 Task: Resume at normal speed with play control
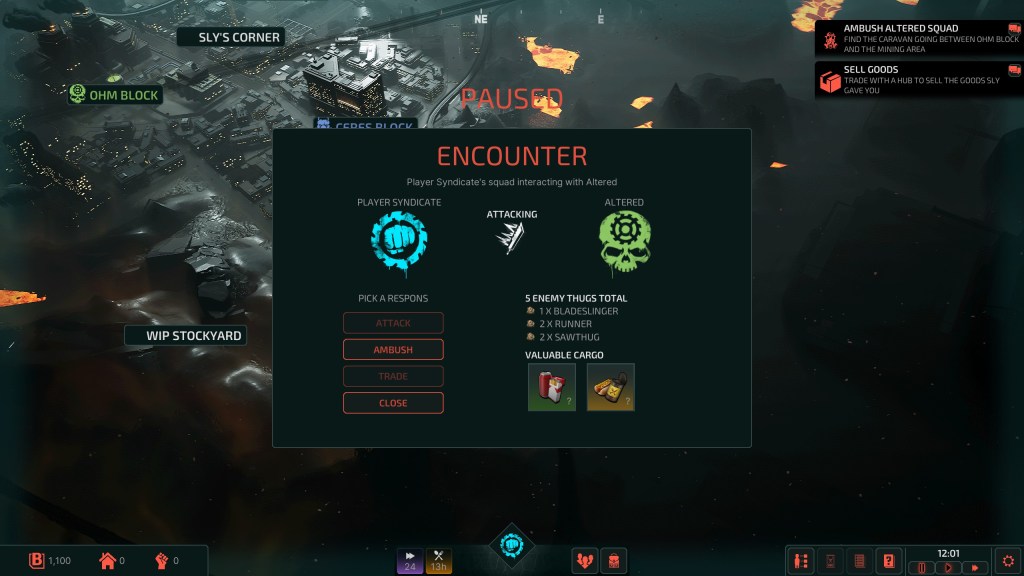pyautogui.click(x=947, y=568)
